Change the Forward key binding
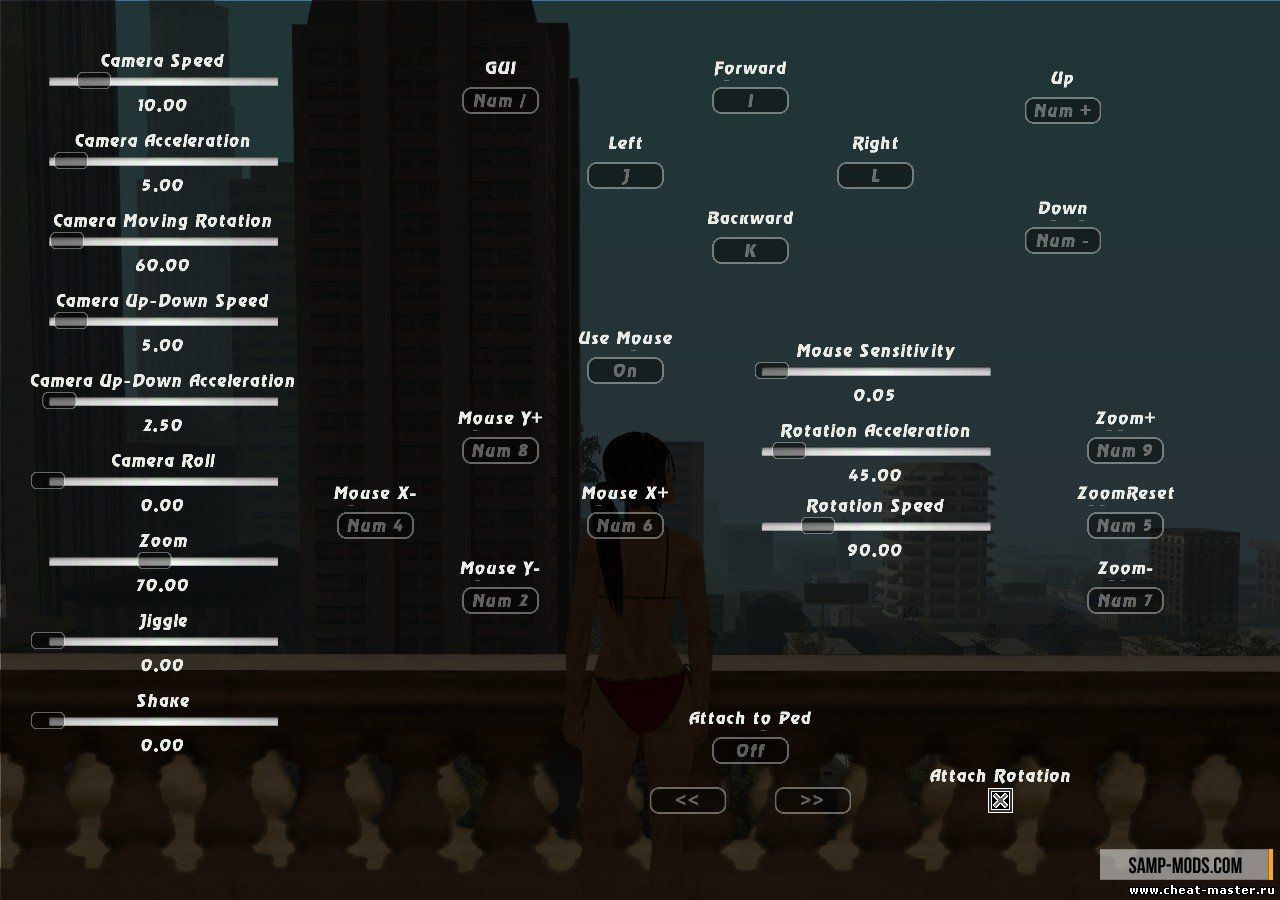Image resolution: width=1280 pixels, height=900 pixels. click(x=750, y=101)
